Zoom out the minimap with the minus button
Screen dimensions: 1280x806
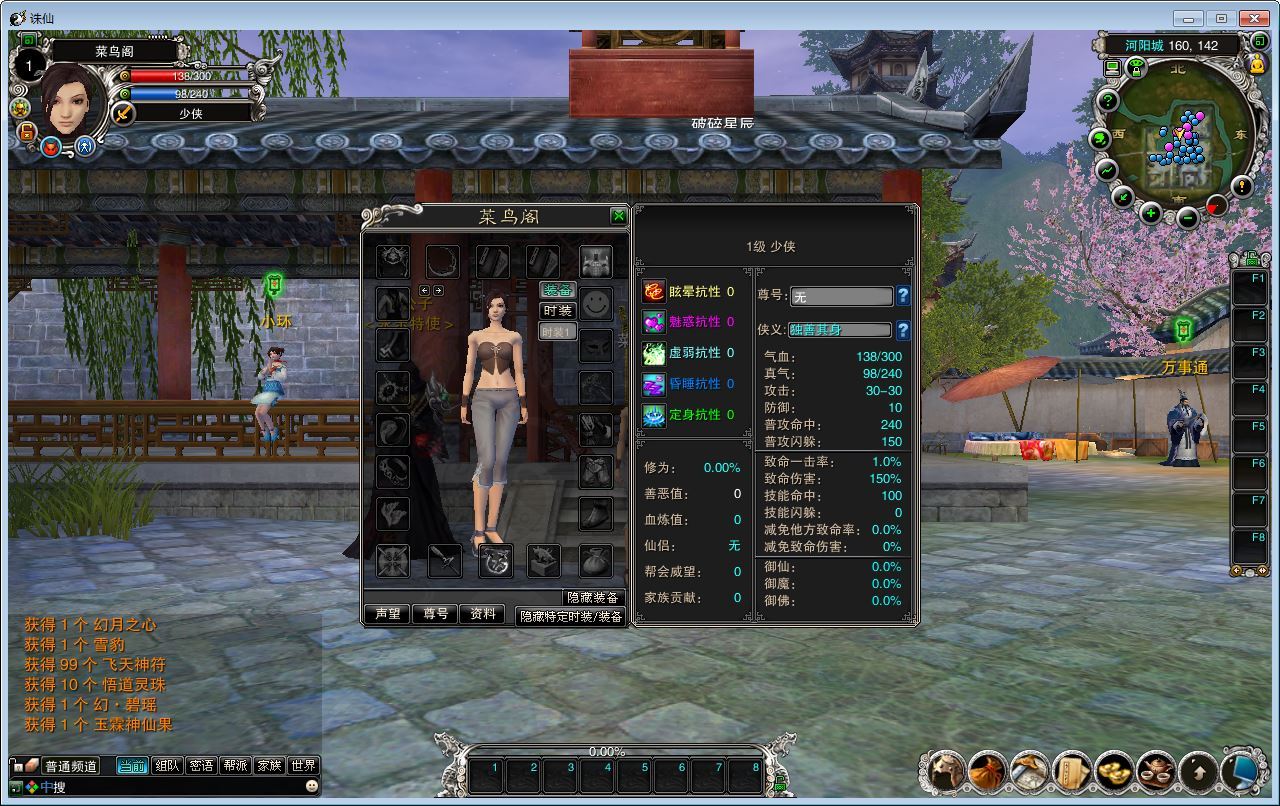1187,218
